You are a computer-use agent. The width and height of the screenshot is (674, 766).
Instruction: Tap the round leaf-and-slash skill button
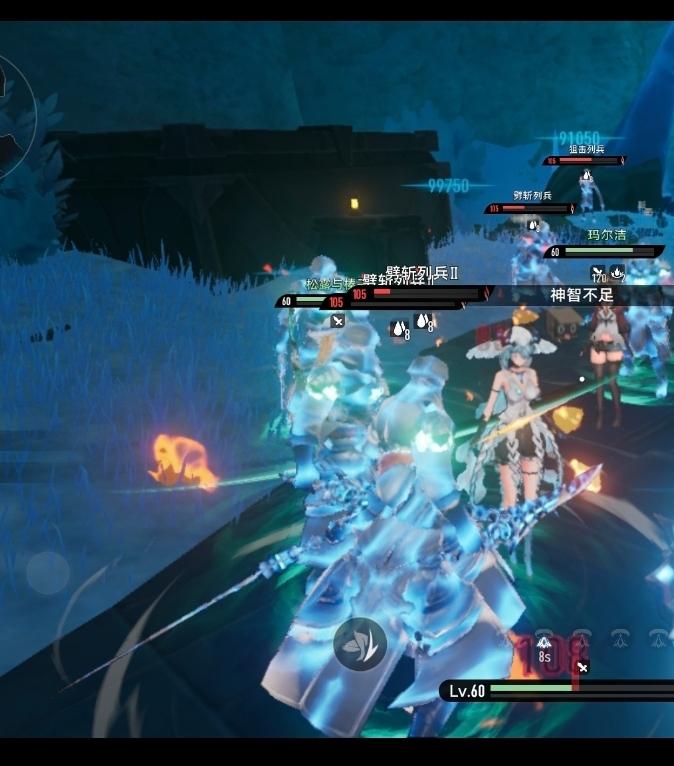point(360,643)
